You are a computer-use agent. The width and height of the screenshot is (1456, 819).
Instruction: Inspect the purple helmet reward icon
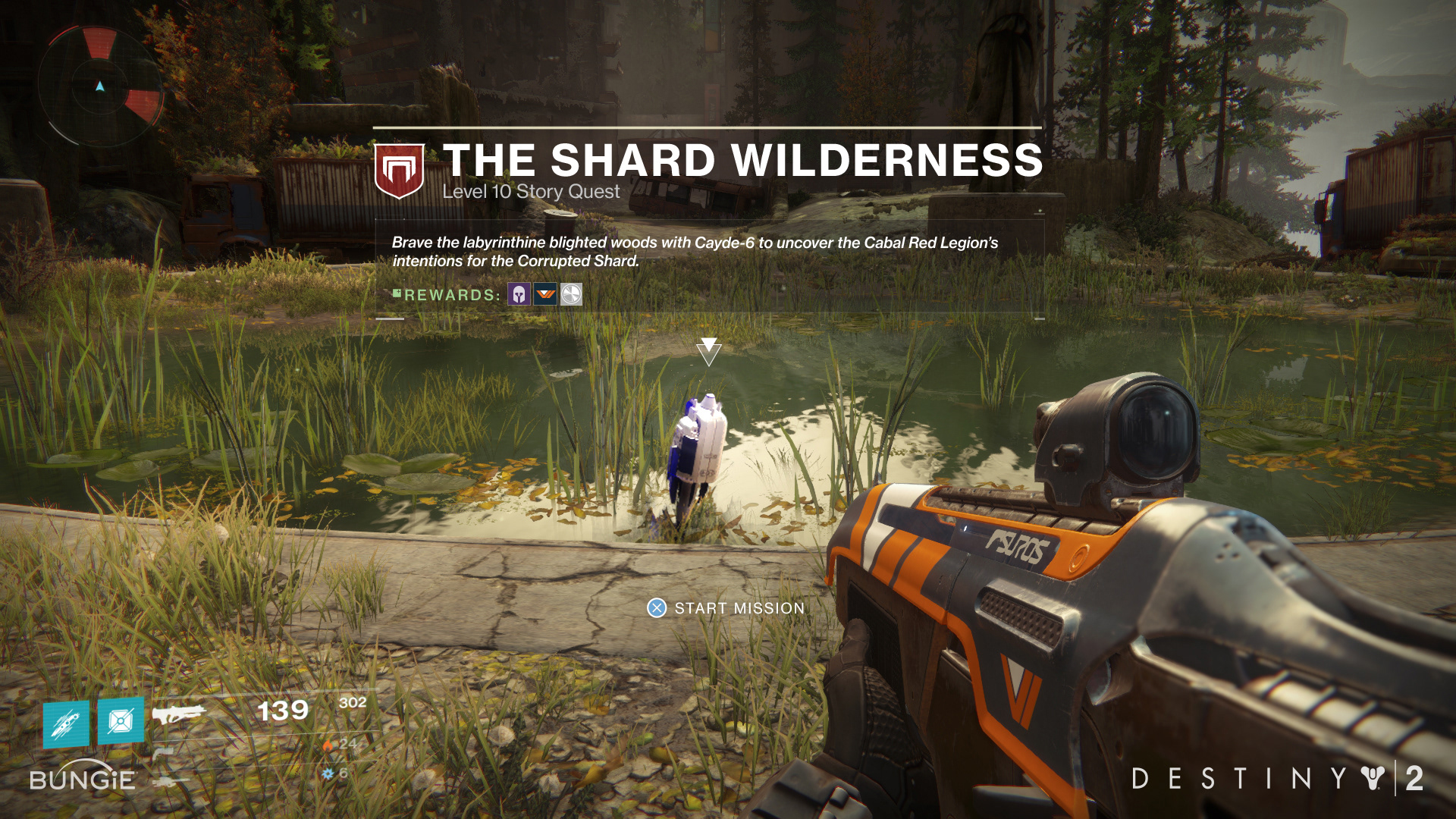519,294
